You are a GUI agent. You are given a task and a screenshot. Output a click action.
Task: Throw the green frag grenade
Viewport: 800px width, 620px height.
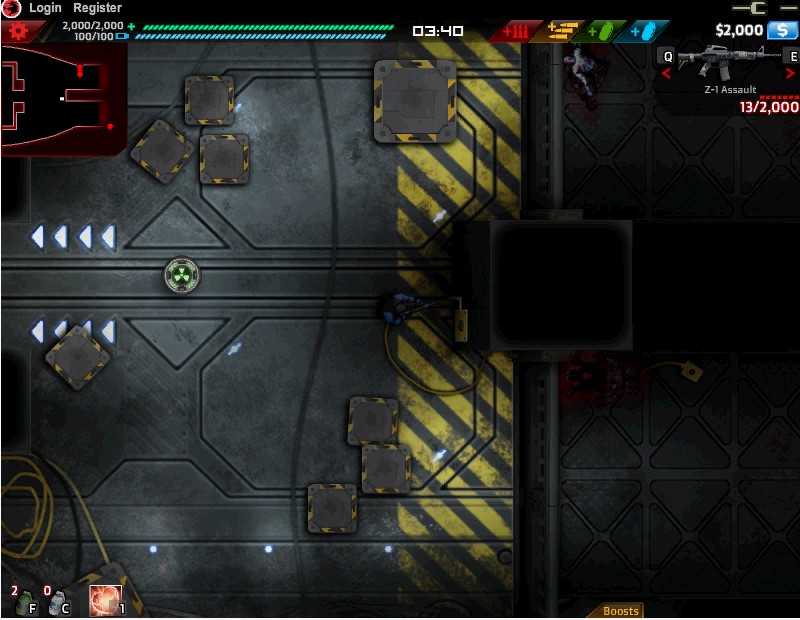(25, 603)
